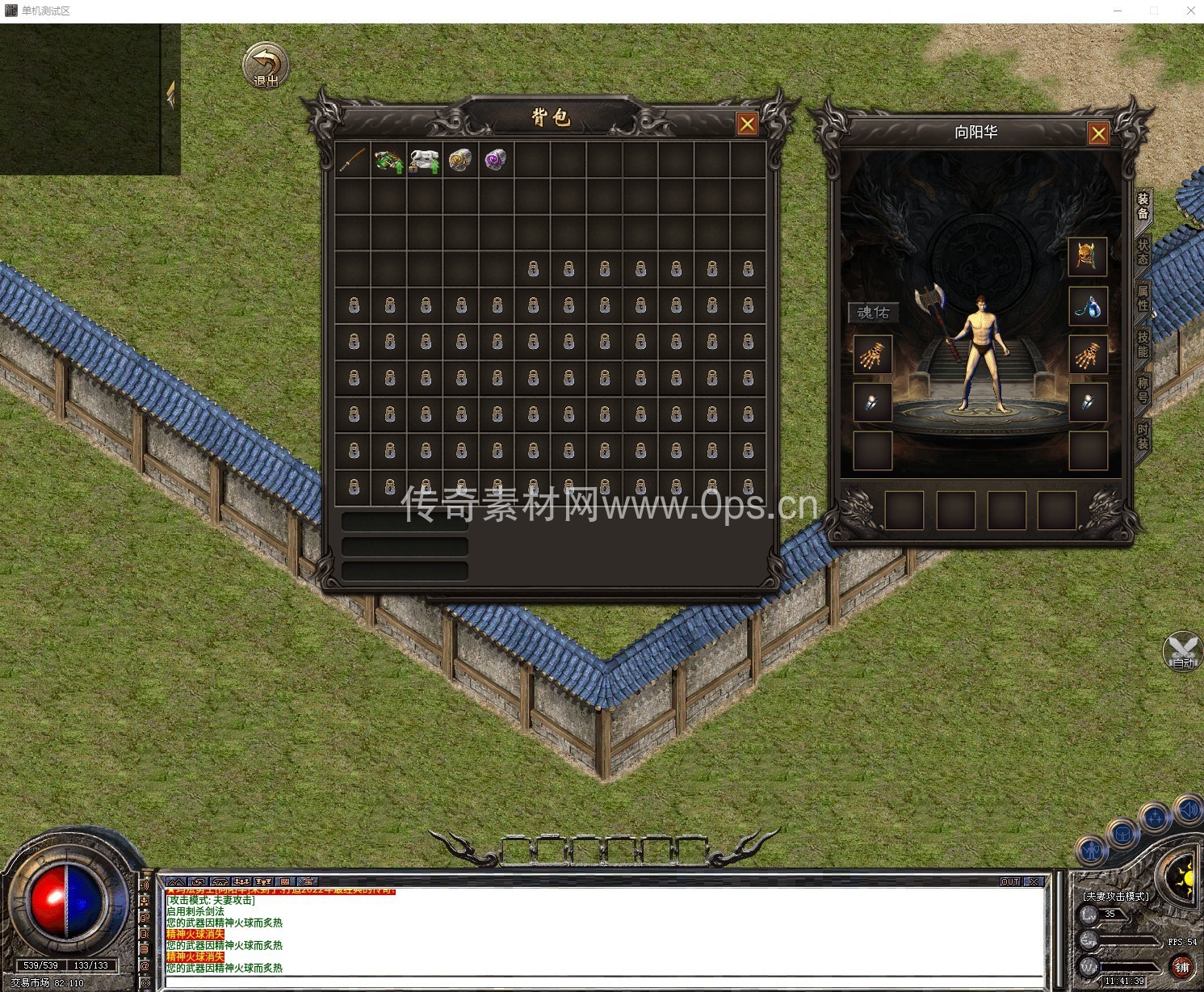Click the 魂佑 button on character panel
The height and width of the screenshot is (992, 1204).
(x=873, y=313)
